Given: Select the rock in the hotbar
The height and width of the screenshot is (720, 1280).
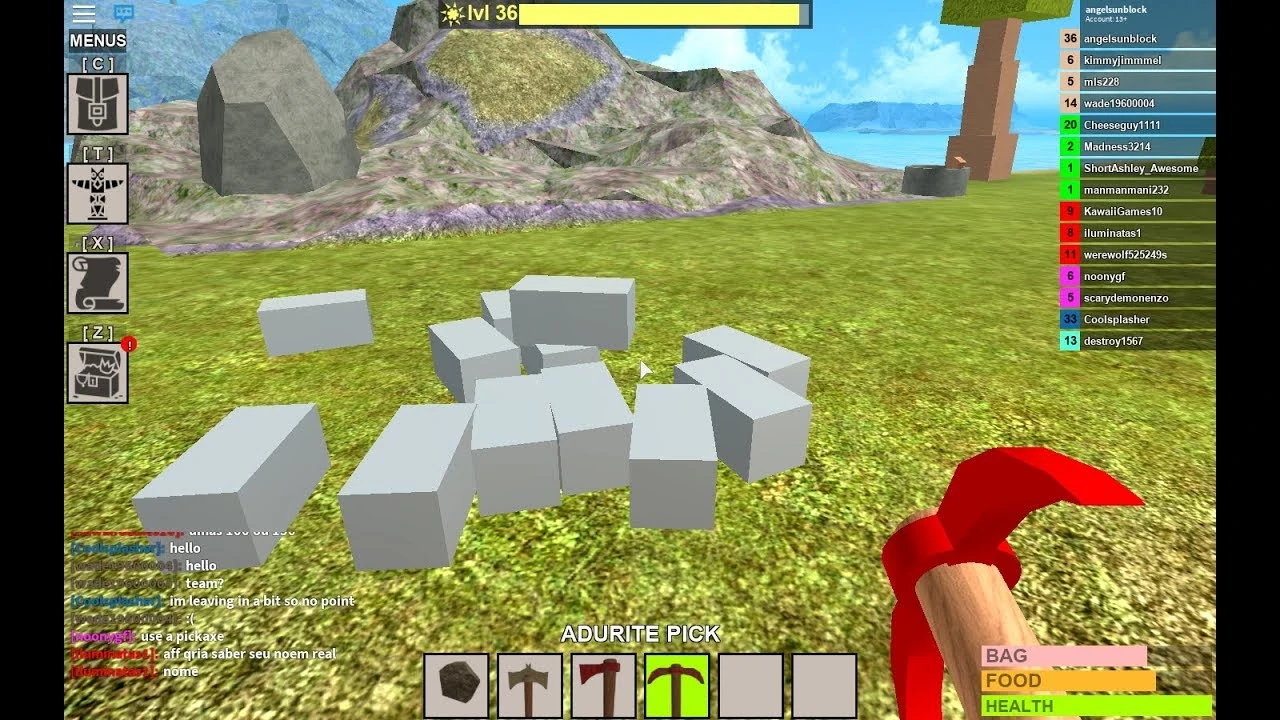Looking at the screenshot, I should coord(458,687).
